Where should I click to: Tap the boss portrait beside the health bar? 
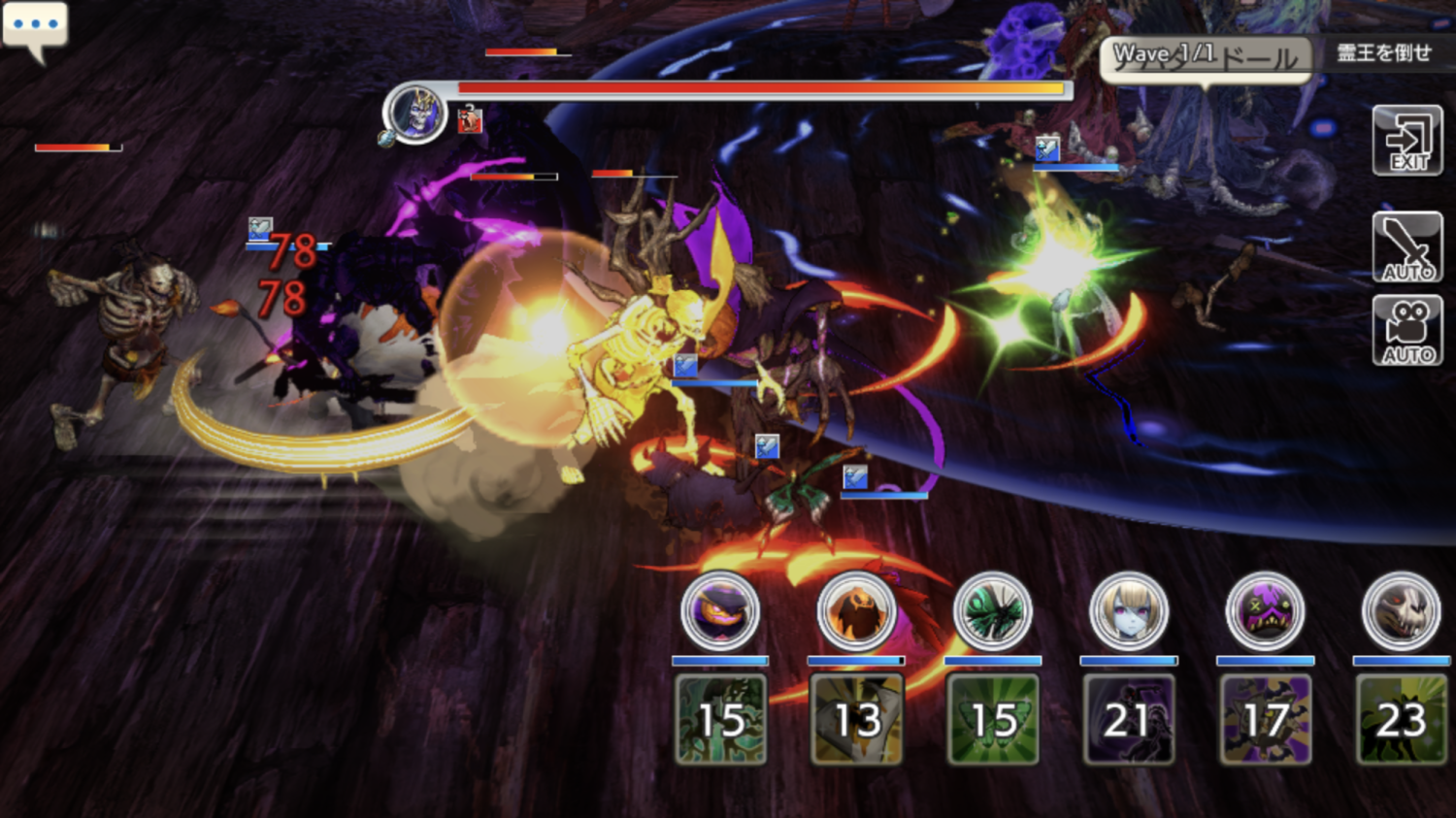(415, 114)
